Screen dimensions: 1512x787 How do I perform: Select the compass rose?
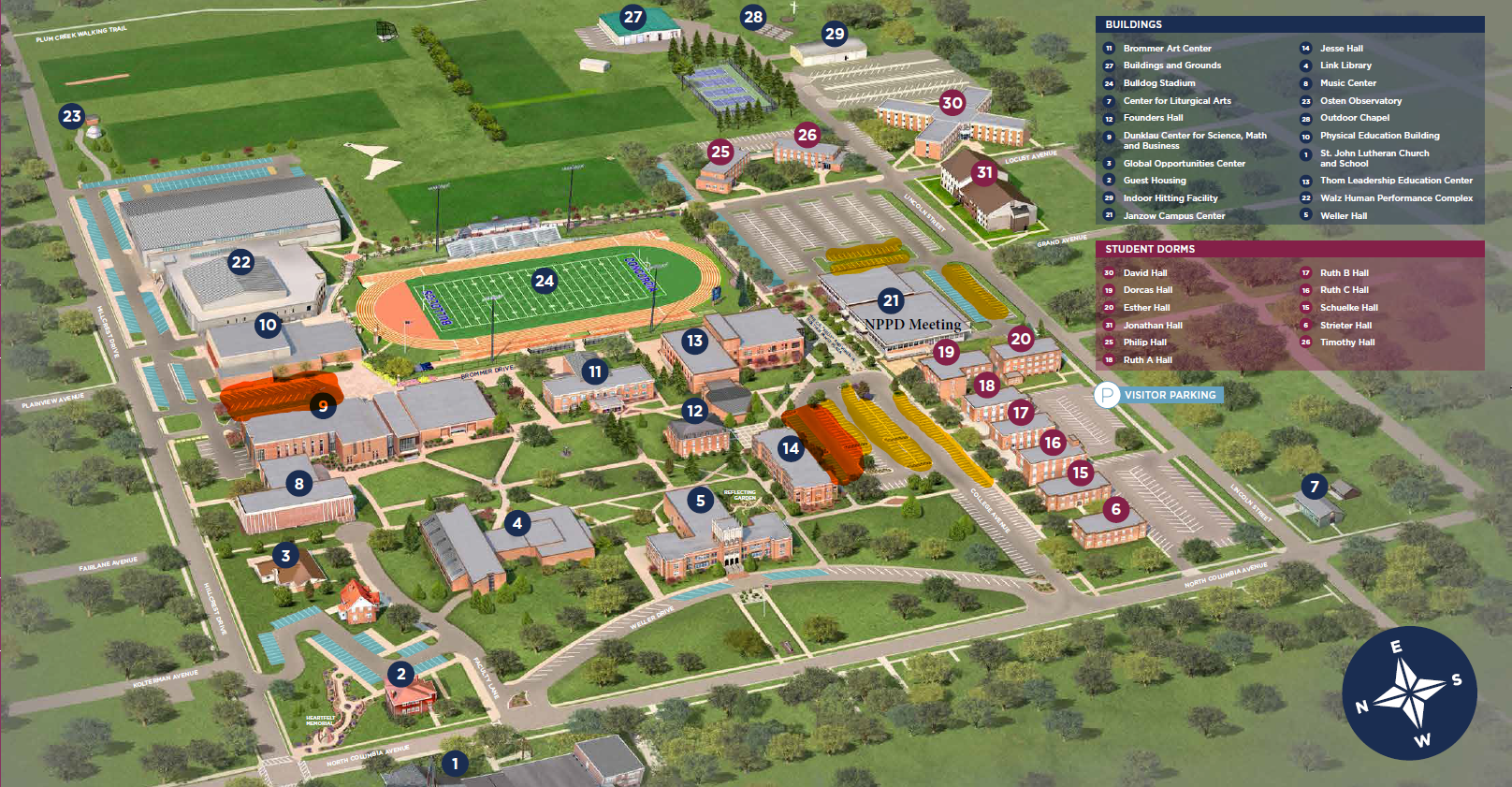point(1409,692)
